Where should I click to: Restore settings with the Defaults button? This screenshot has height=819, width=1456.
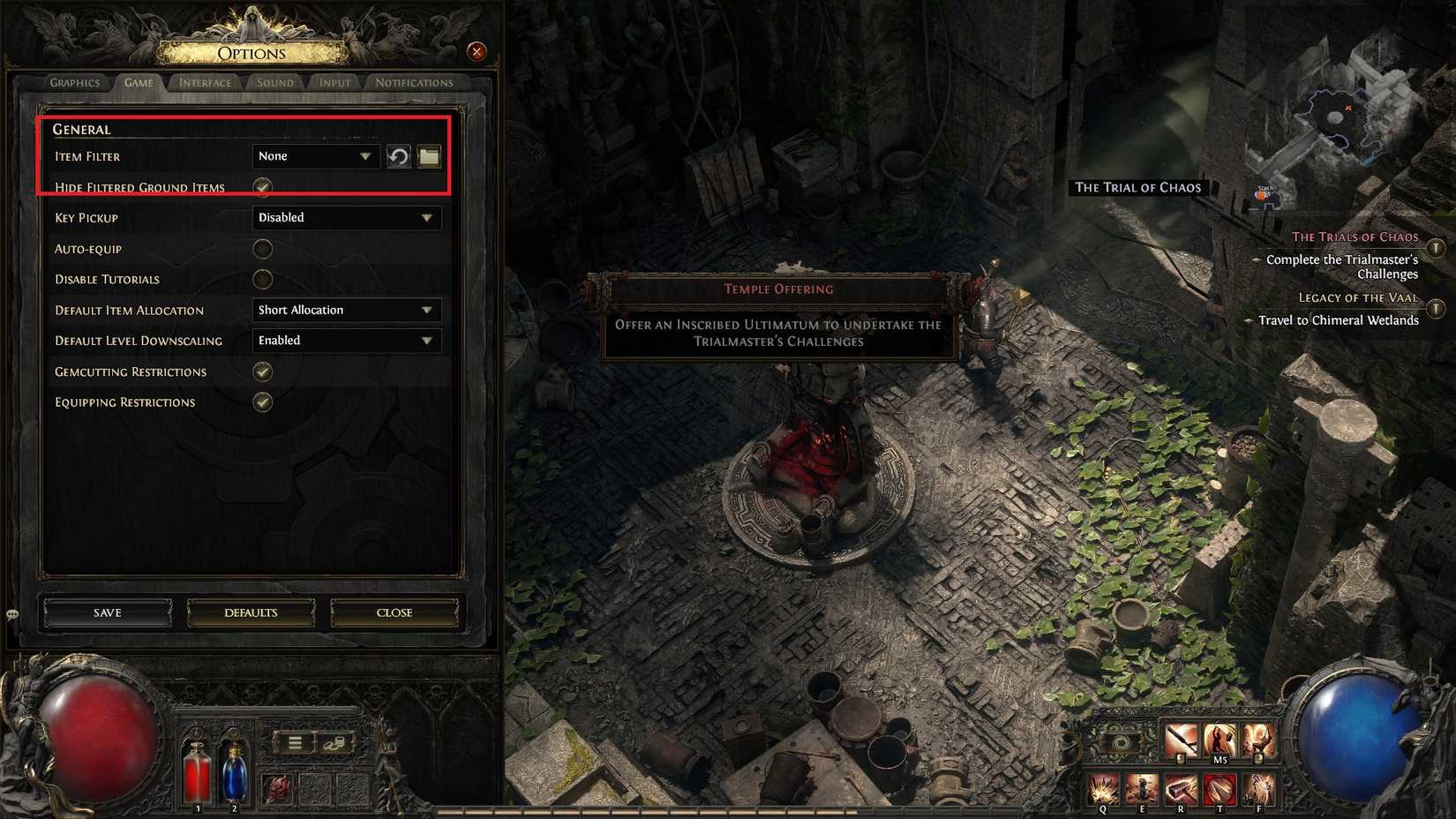[251, 612]
